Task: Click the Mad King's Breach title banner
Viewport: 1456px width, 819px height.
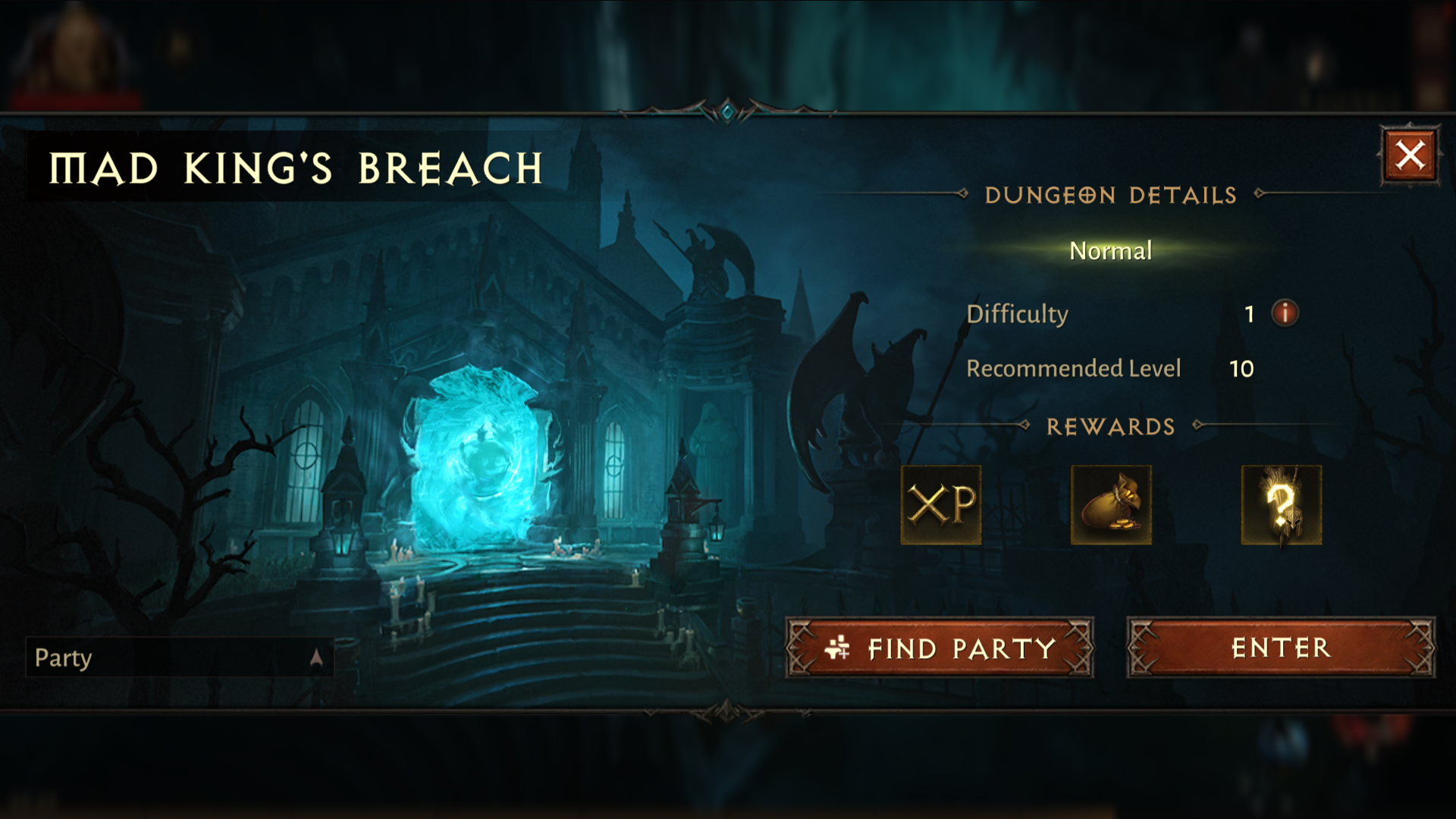Action: [x=296, y=167]
